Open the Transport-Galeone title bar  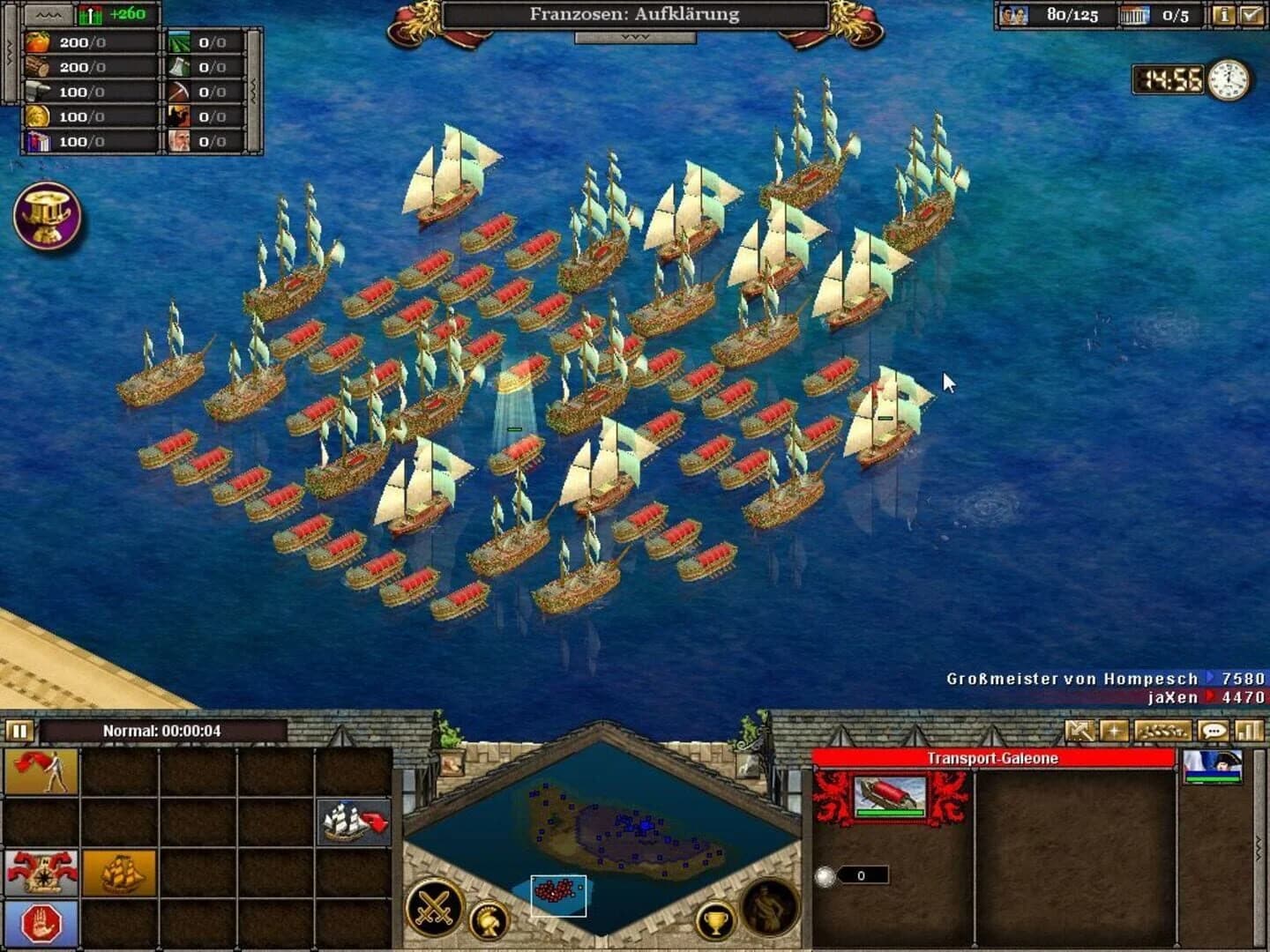pyautogui.click(x=997, y=756)
